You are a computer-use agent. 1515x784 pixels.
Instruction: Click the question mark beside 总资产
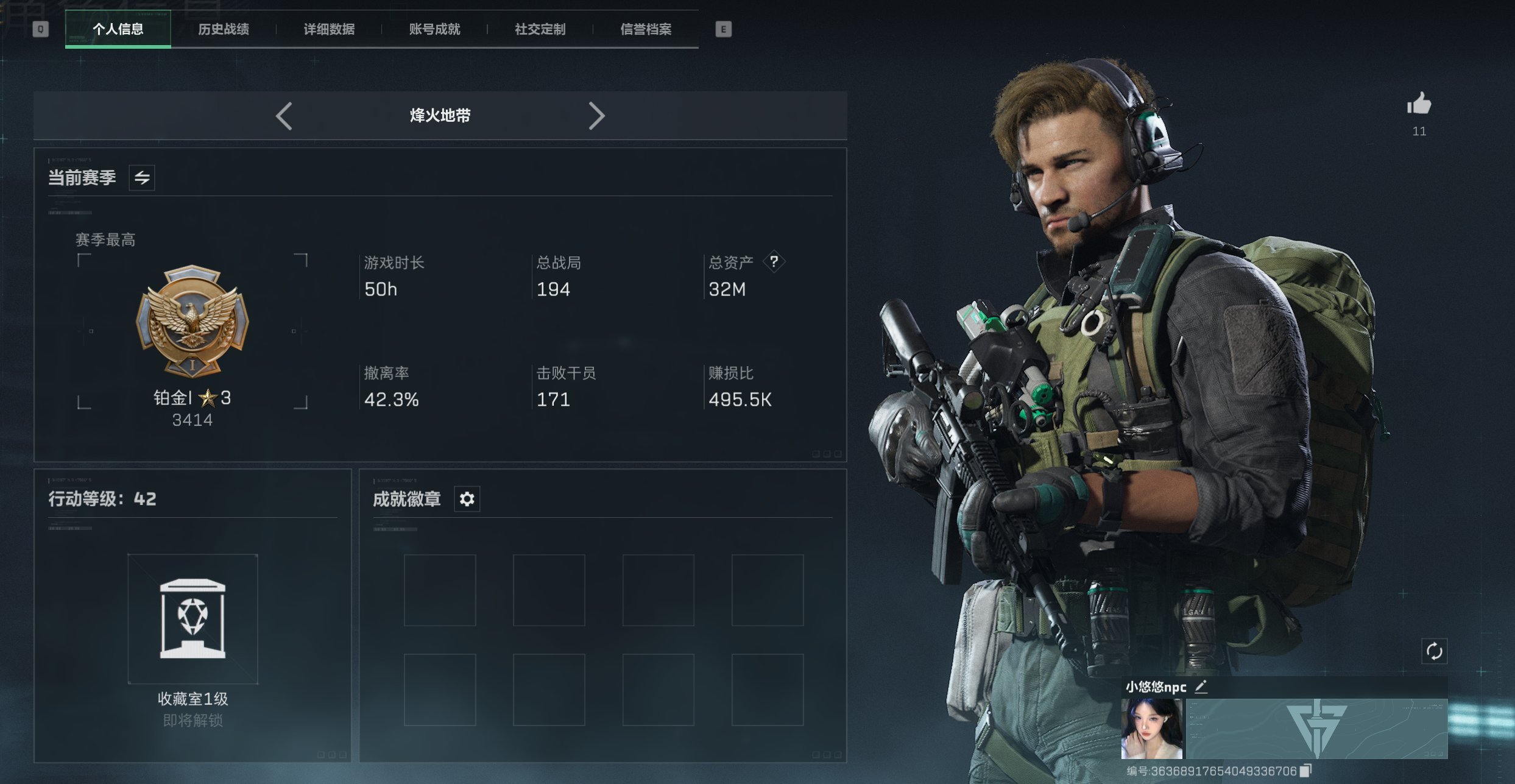[x=773, y=261]
